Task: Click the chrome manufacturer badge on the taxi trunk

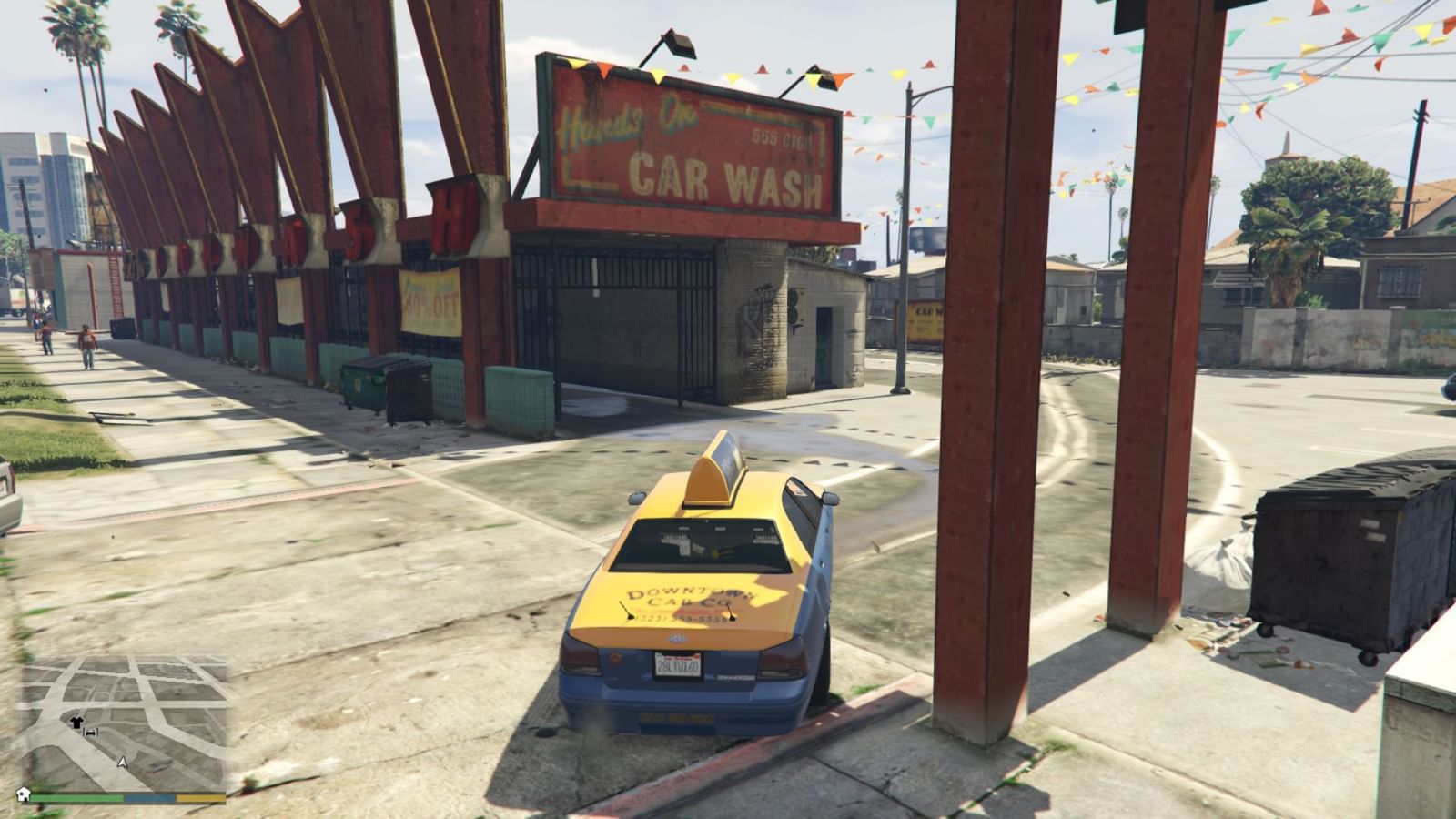Action: (679, 638)
